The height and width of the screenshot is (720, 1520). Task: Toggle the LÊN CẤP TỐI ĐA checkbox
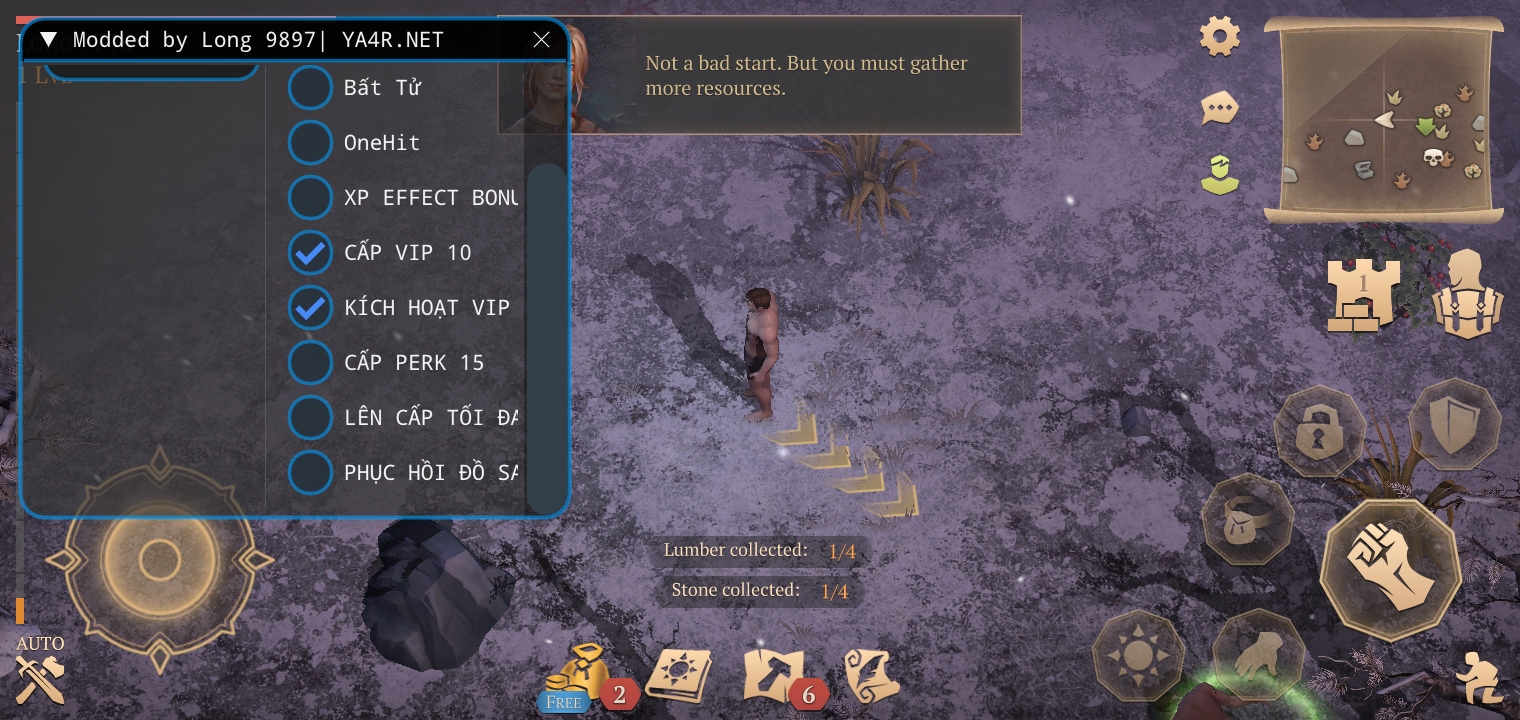point(310,418)
